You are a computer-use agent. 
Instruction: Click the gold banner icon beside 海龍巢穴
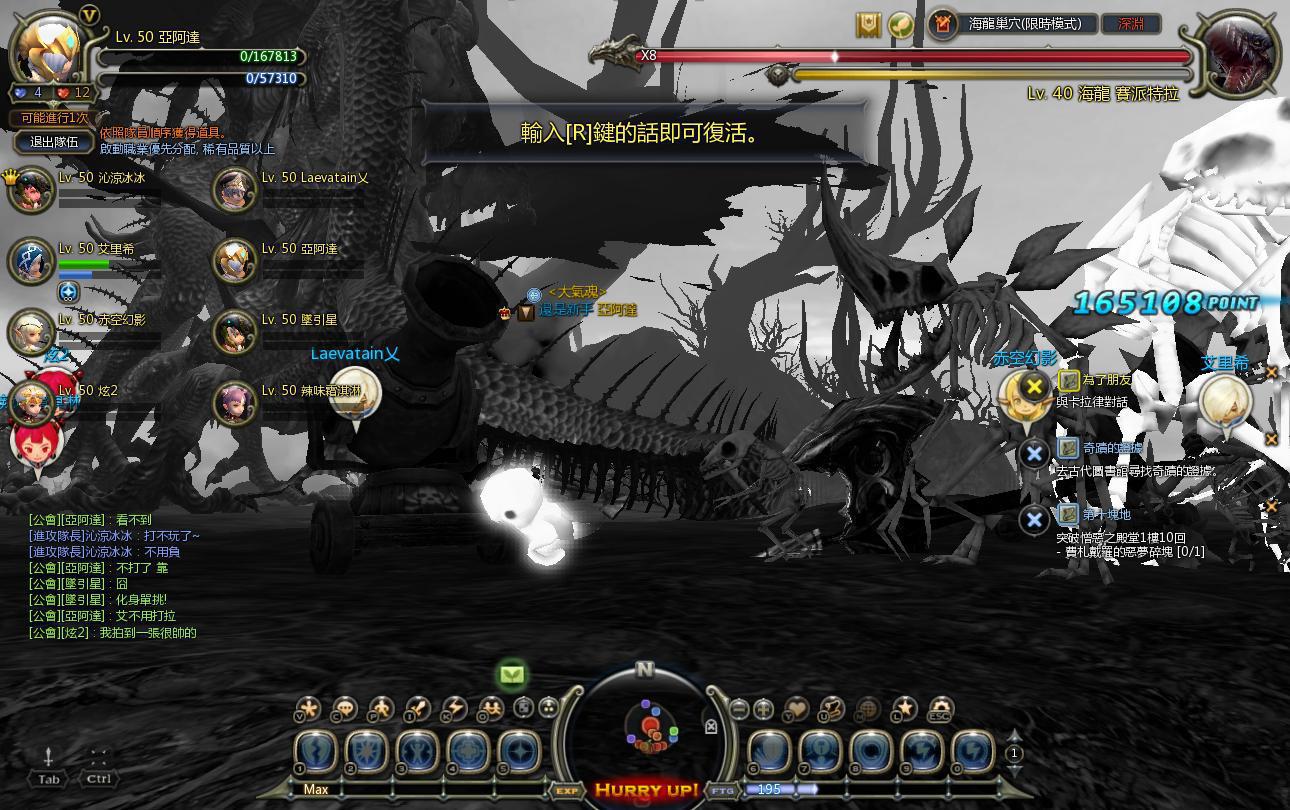coord(868,25)
